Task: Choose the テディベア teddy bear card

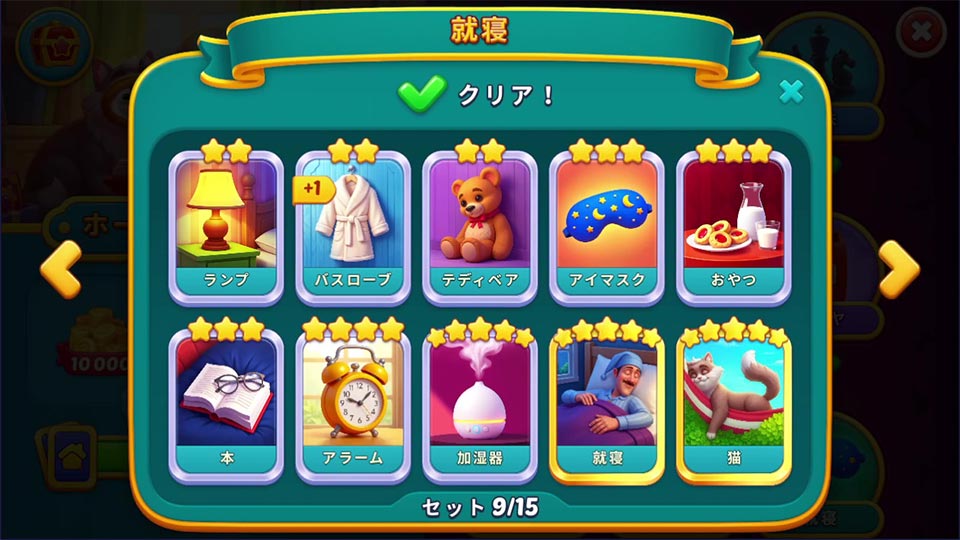Action: 480,226
